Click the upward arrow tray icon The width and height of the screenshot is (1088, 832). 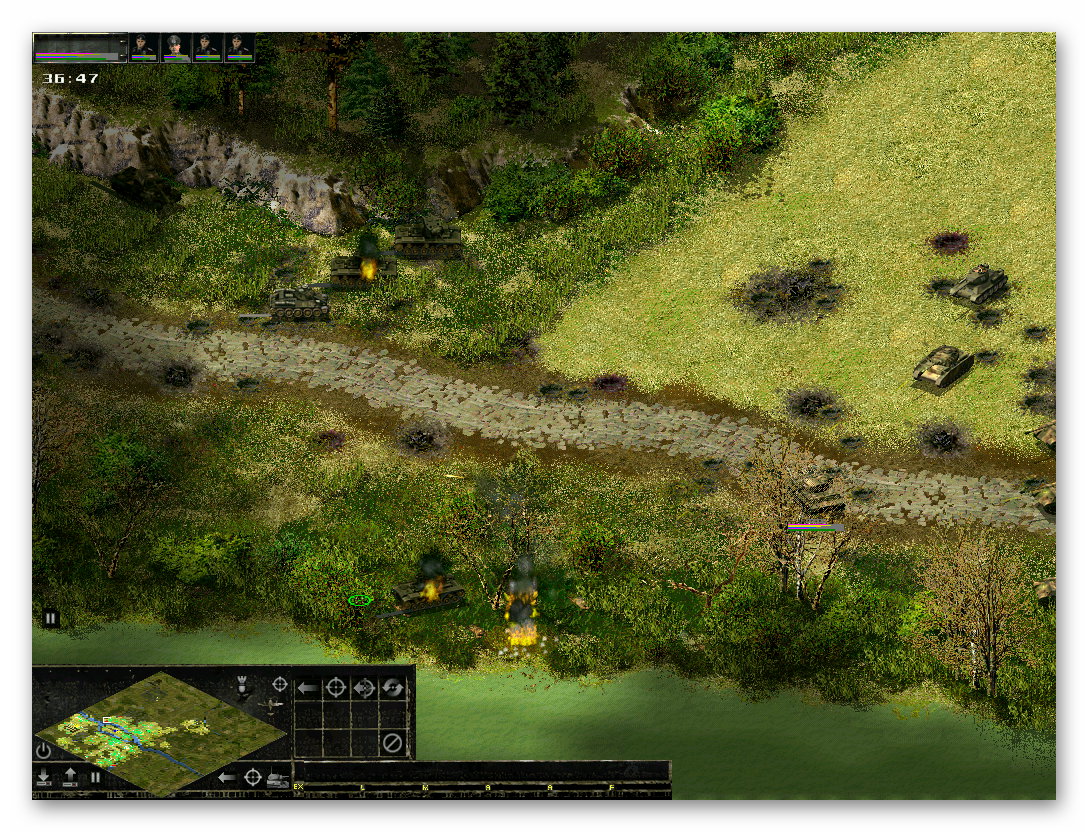coord(68,777)
